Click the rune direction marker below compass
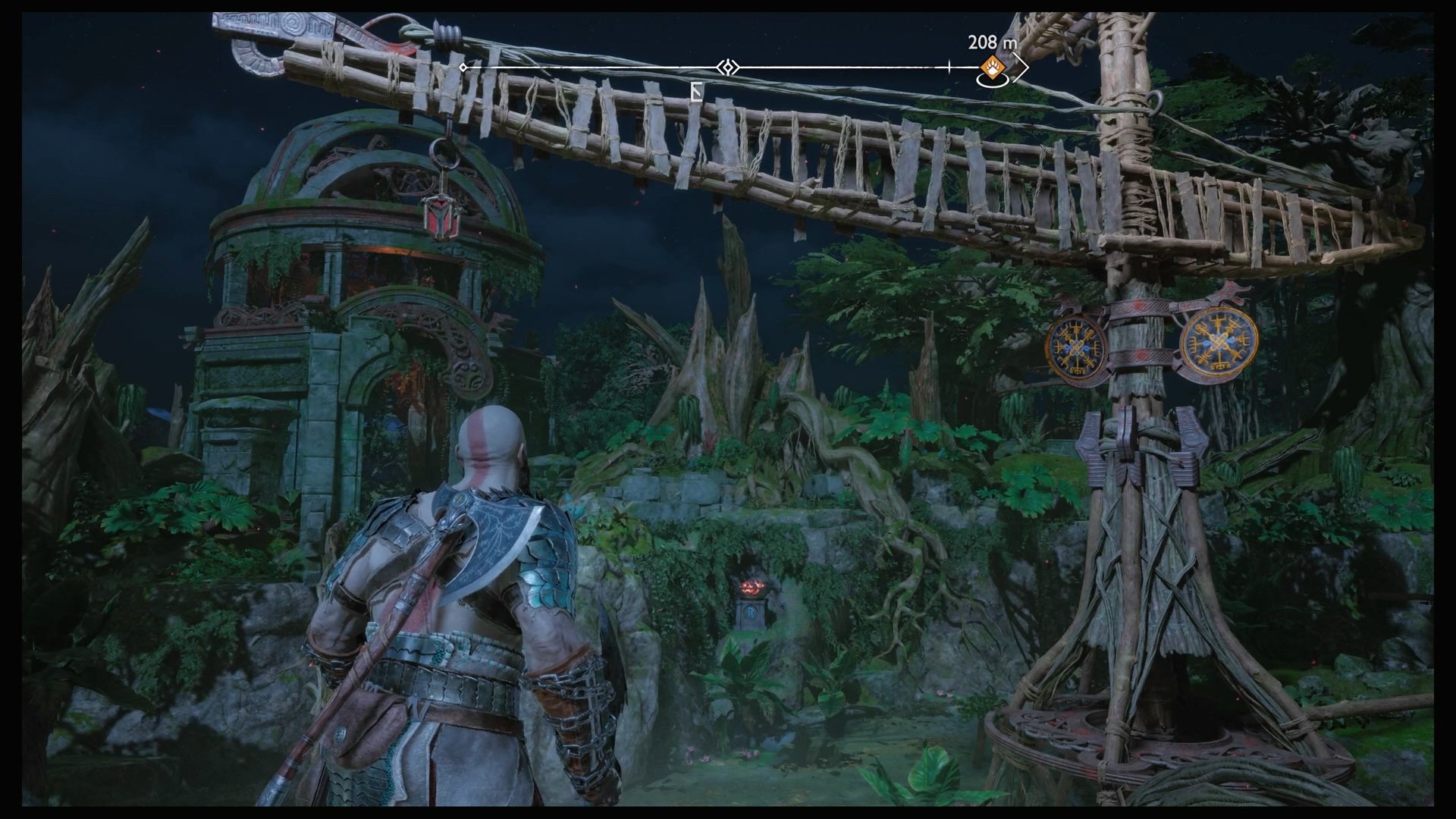Viewport: 1456px width, 819px height. tap(697, 93)
